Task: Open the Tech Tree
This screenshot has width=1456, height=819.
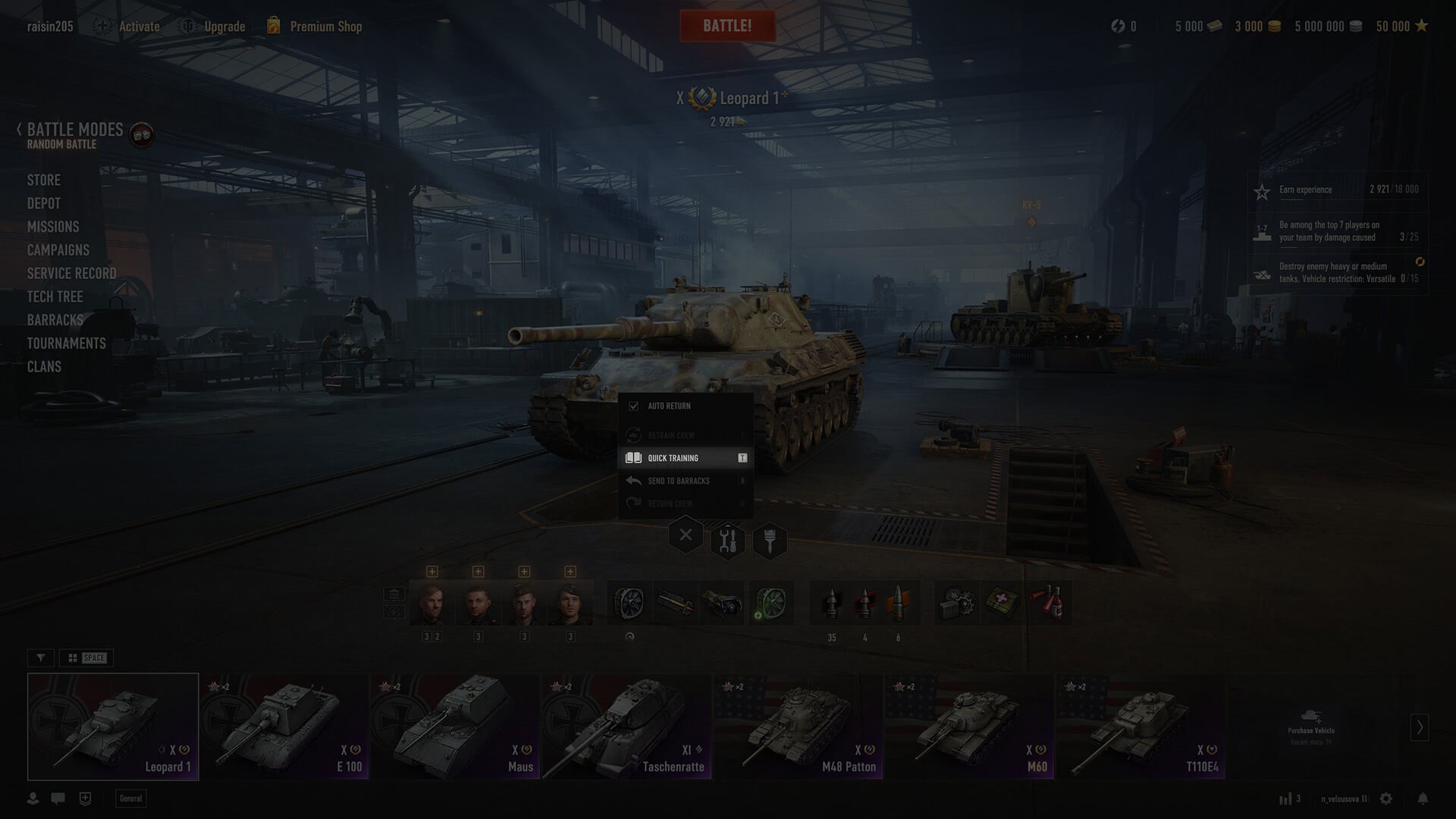Action: click(x=55, y=297)
